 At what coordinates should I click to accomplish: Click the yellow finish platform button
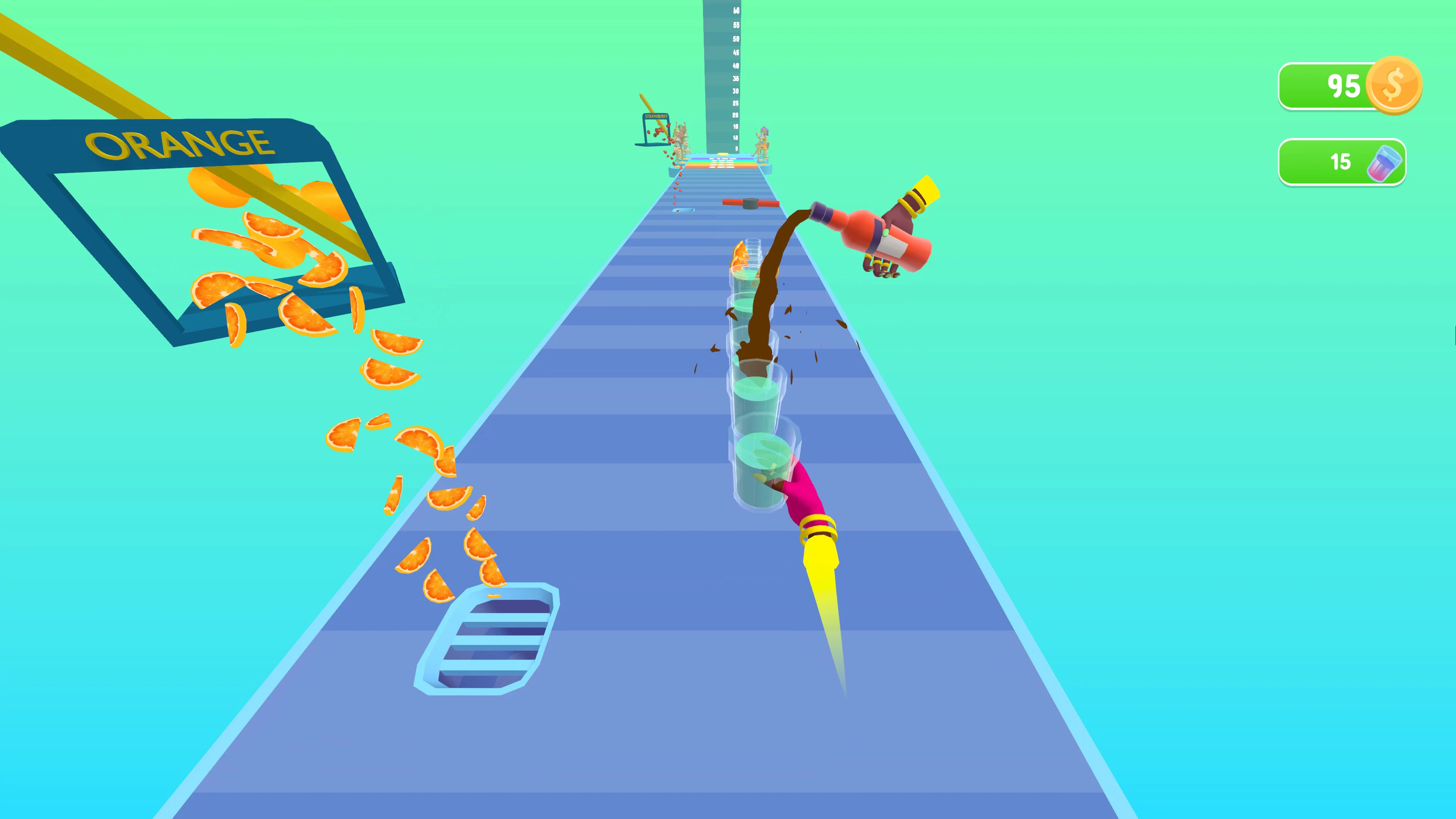point(723,155)
